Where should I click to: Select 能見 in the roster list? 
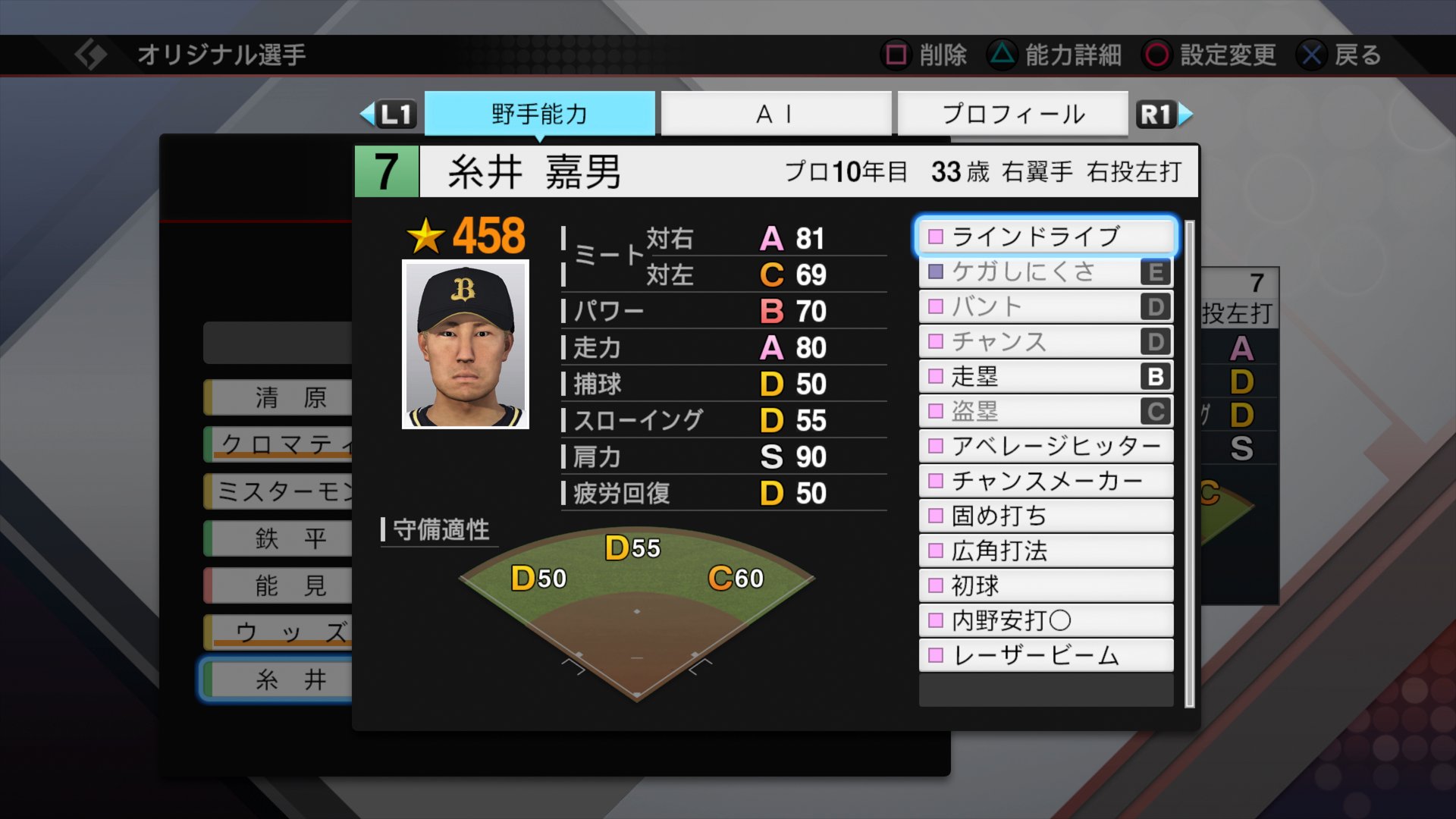pyautogui.click(x=281, y=585)
